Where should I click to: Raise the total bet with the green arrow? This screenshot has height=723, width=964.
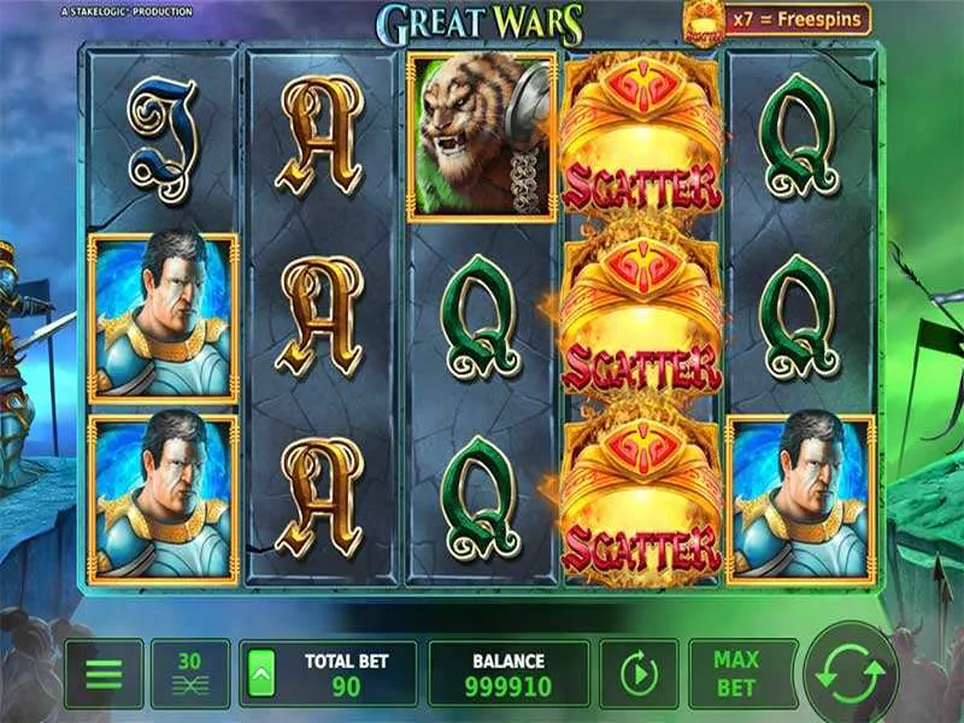[x=260, y=673]
